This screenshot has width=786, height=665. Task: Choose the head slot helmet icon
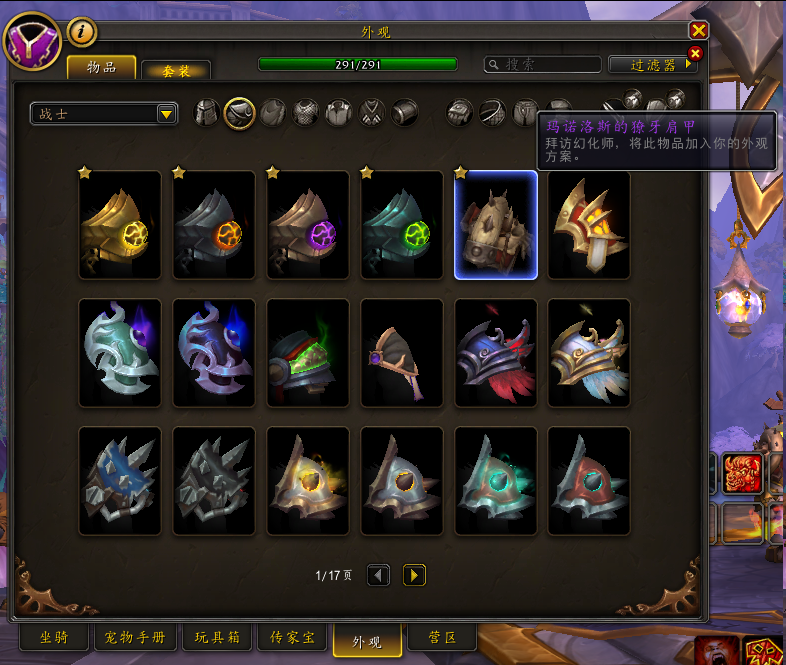[206, 112]
